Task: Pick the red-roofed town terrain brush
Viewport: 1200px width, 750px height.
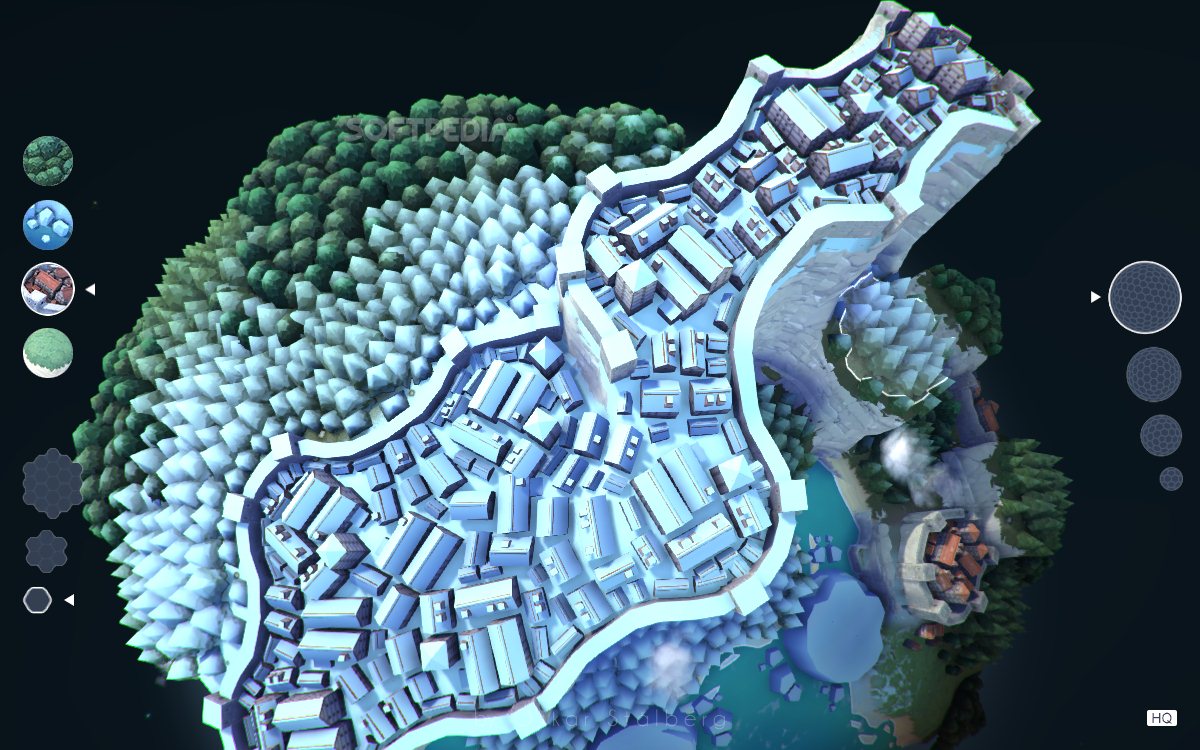Action: [48, 289]
